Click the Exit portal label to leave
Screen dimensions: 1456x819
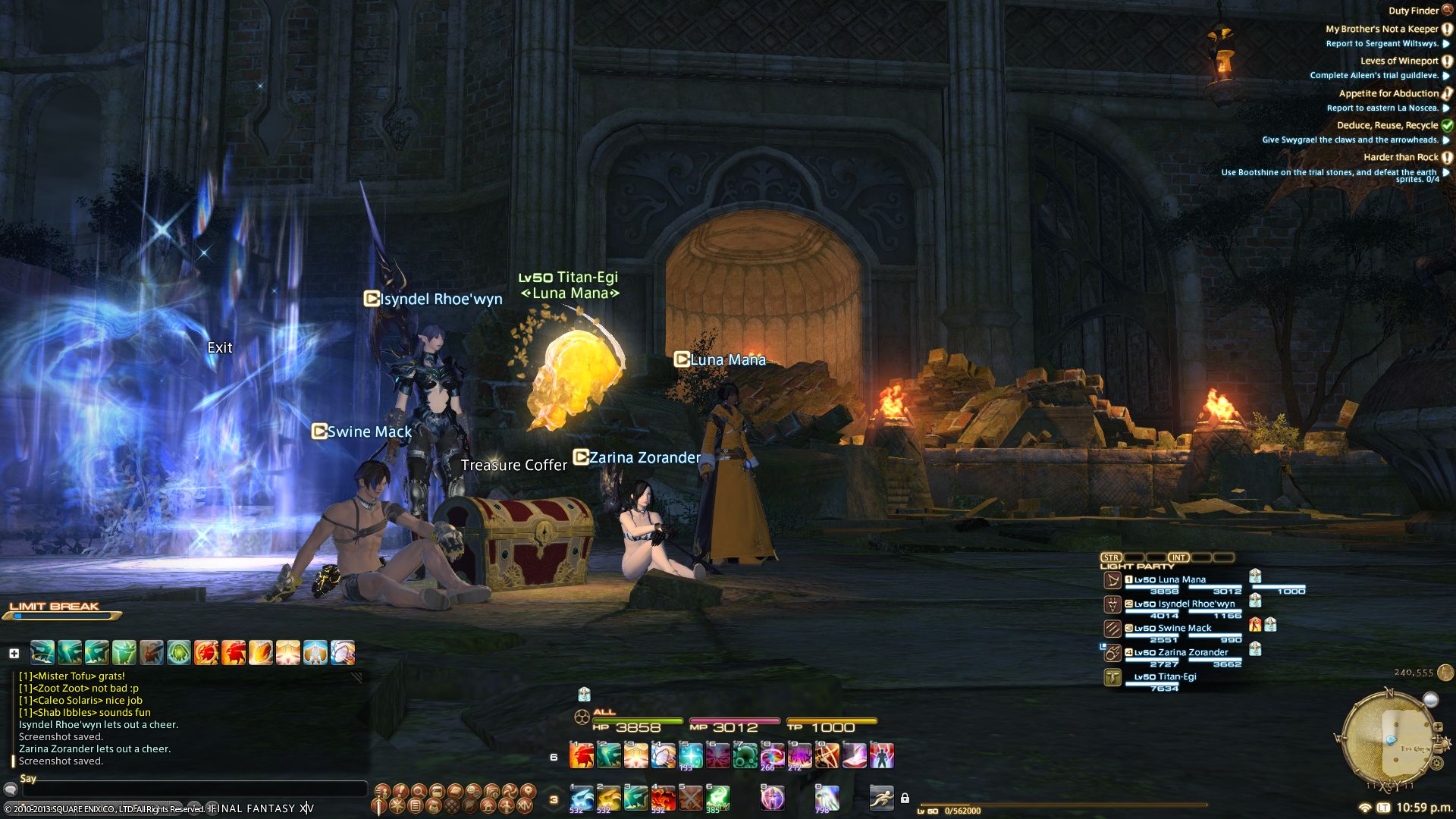220,347
